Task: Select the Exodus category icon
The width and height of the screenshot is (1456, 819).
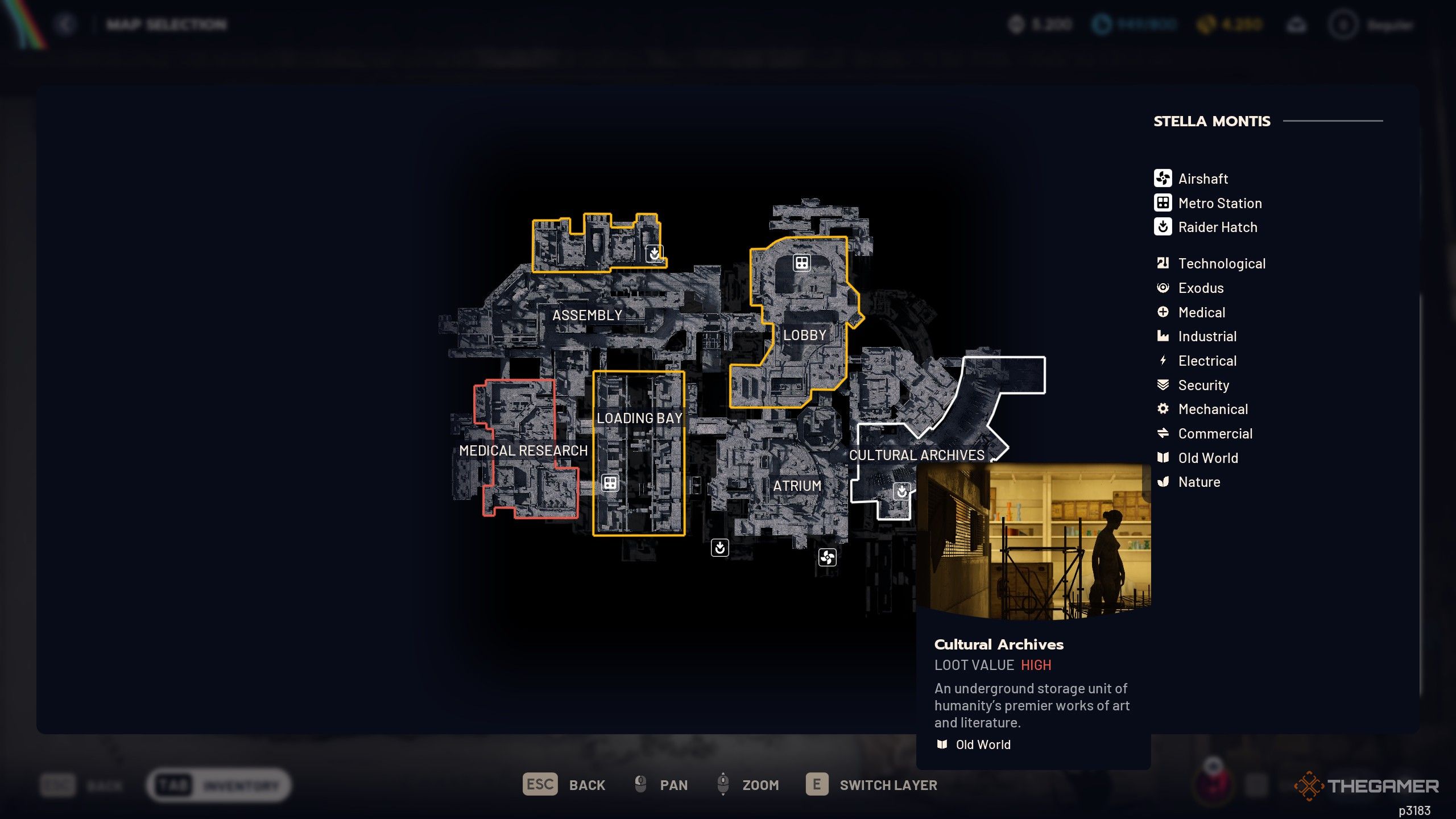Action: pyautogui.click(x=1163, y=288)
